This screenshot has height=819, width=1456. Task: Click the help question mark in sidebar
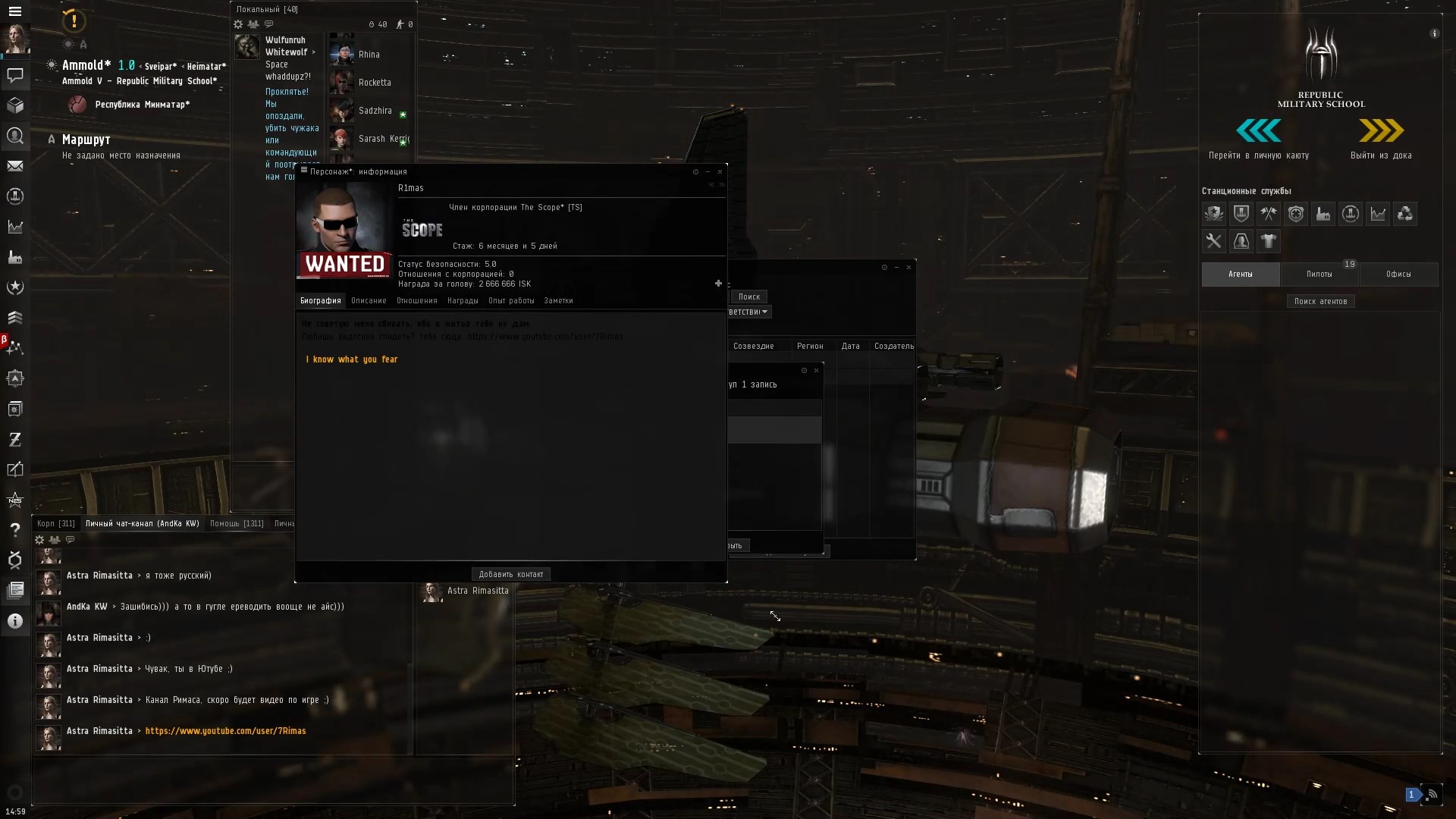[x=15, y=530]
